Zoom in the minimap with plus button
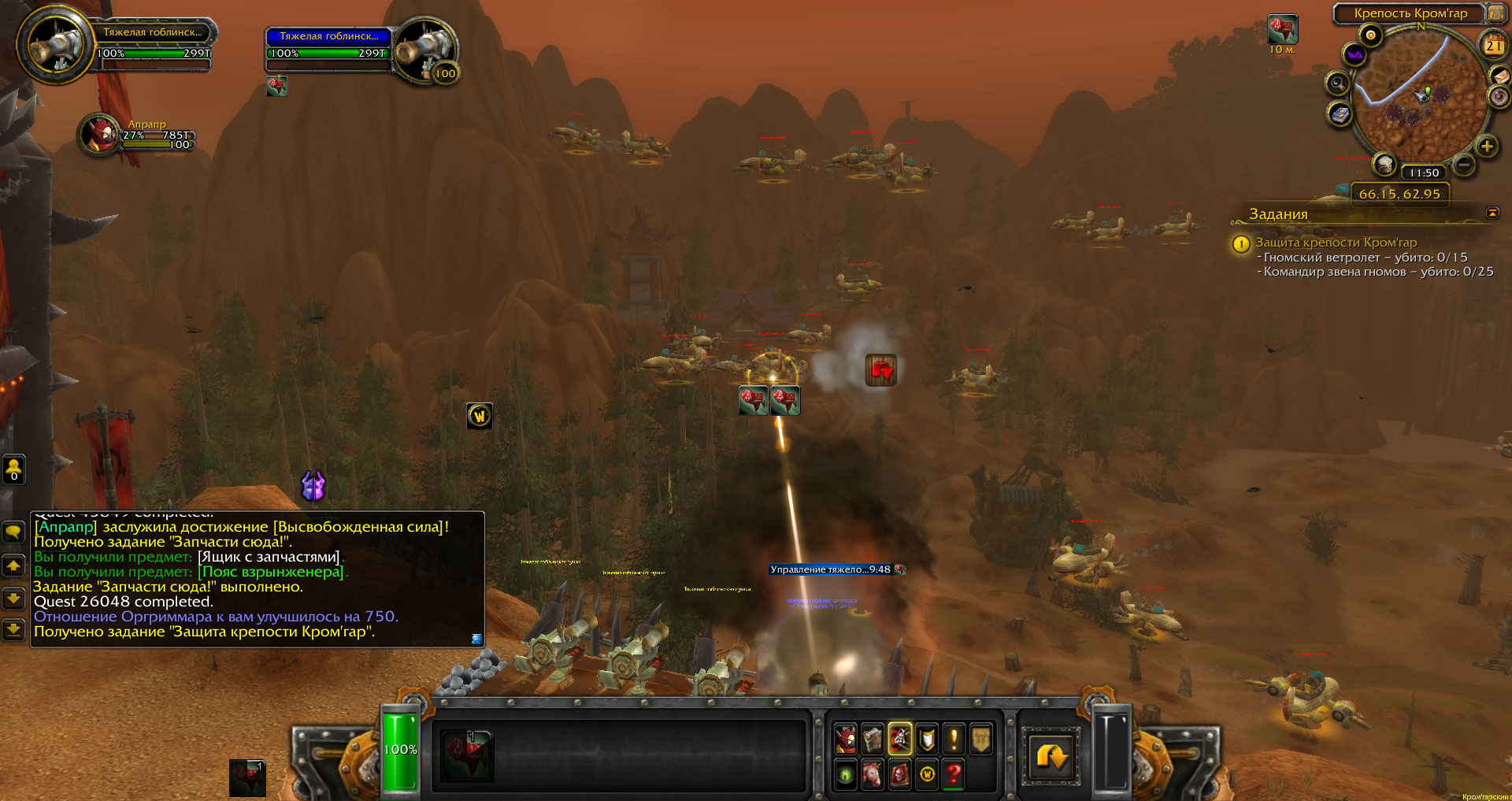The image size is (1512, 801). pyautogui.click(x=1486, y=146)
